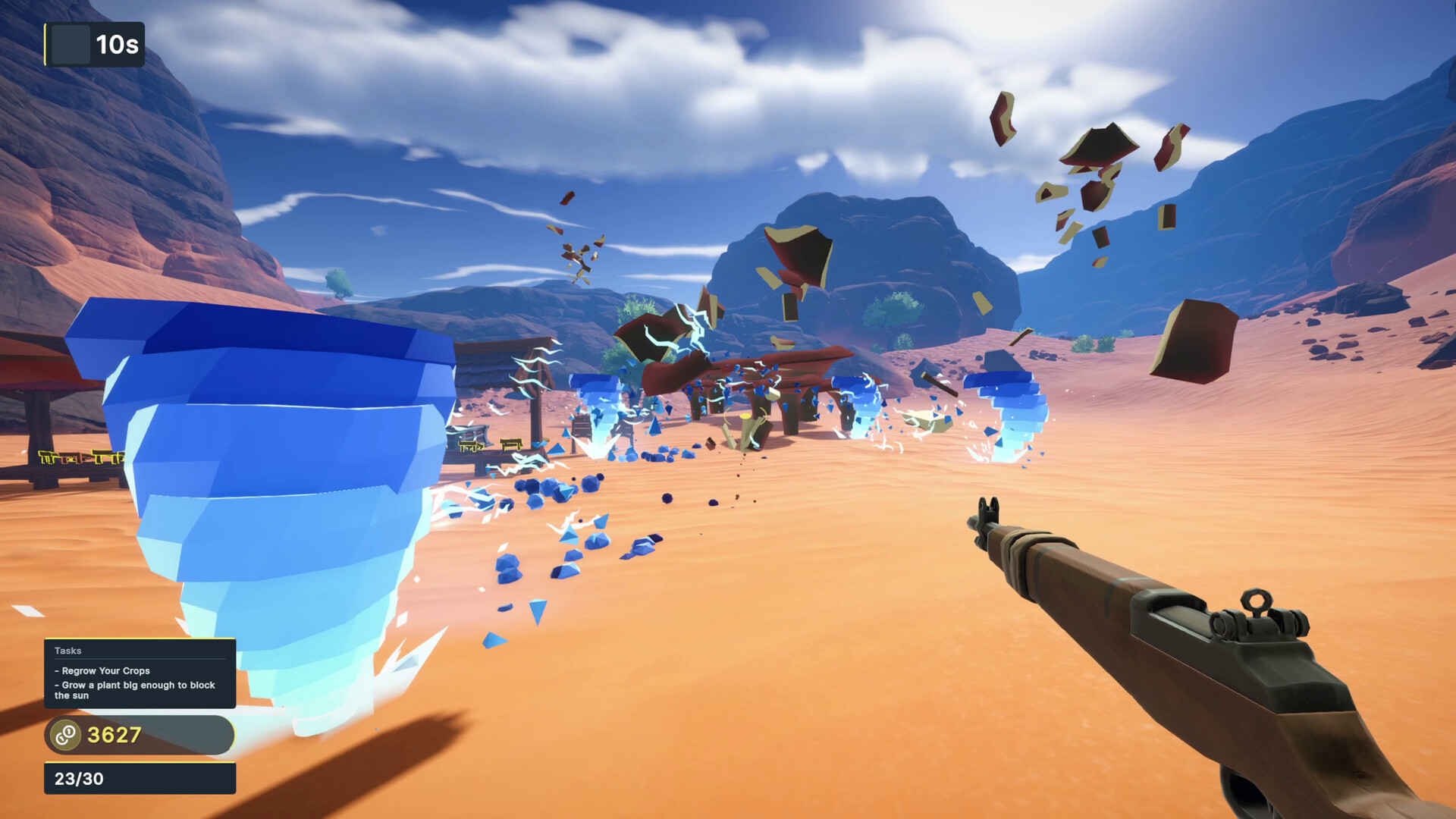Click the timer's empty slot square
The height and width of the screenshot is (819, 1456).
[x=71, y=45]
